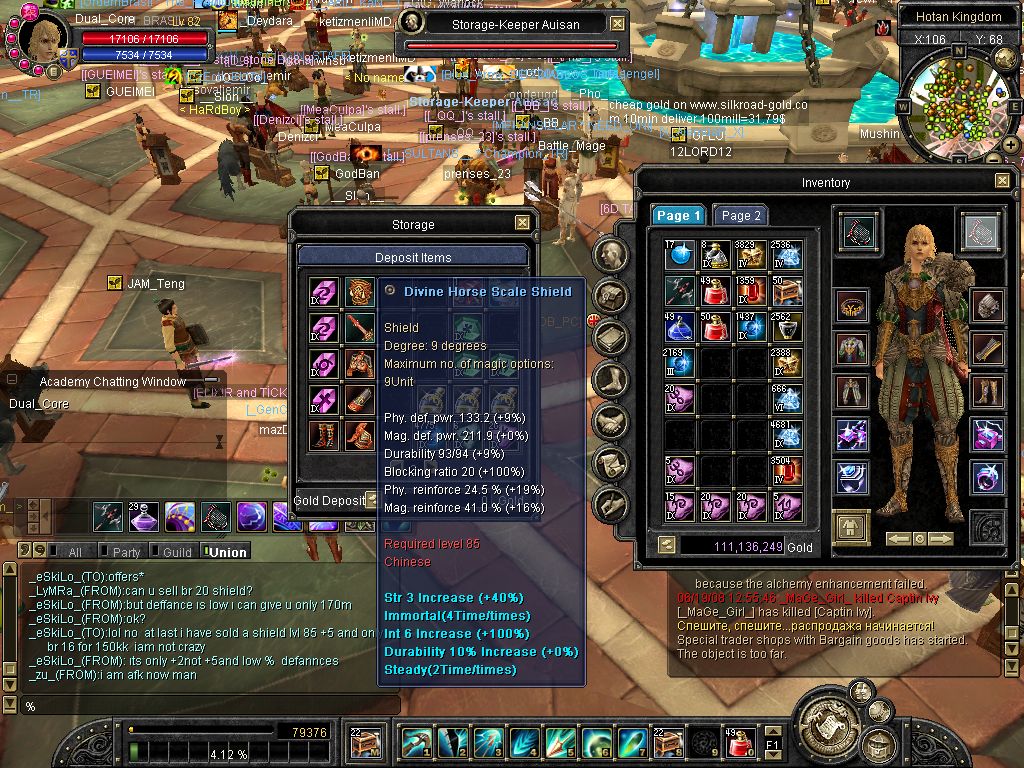Image resolution: width=1024 pixels, height=768 pixels.
Task: Open the head portrait side menu button
Action: coord(610,253)
